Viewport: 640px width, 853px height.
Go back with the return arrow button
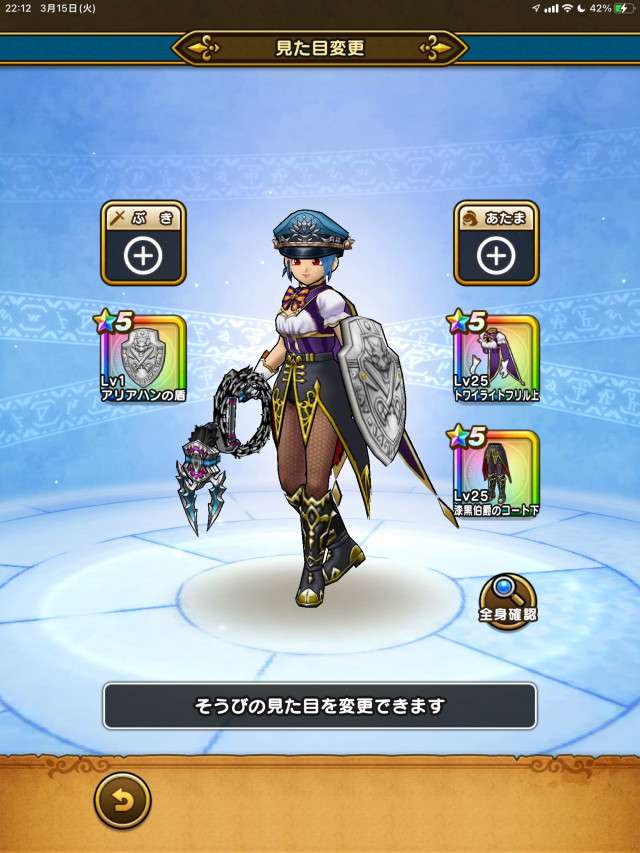[x=122, y=800]
